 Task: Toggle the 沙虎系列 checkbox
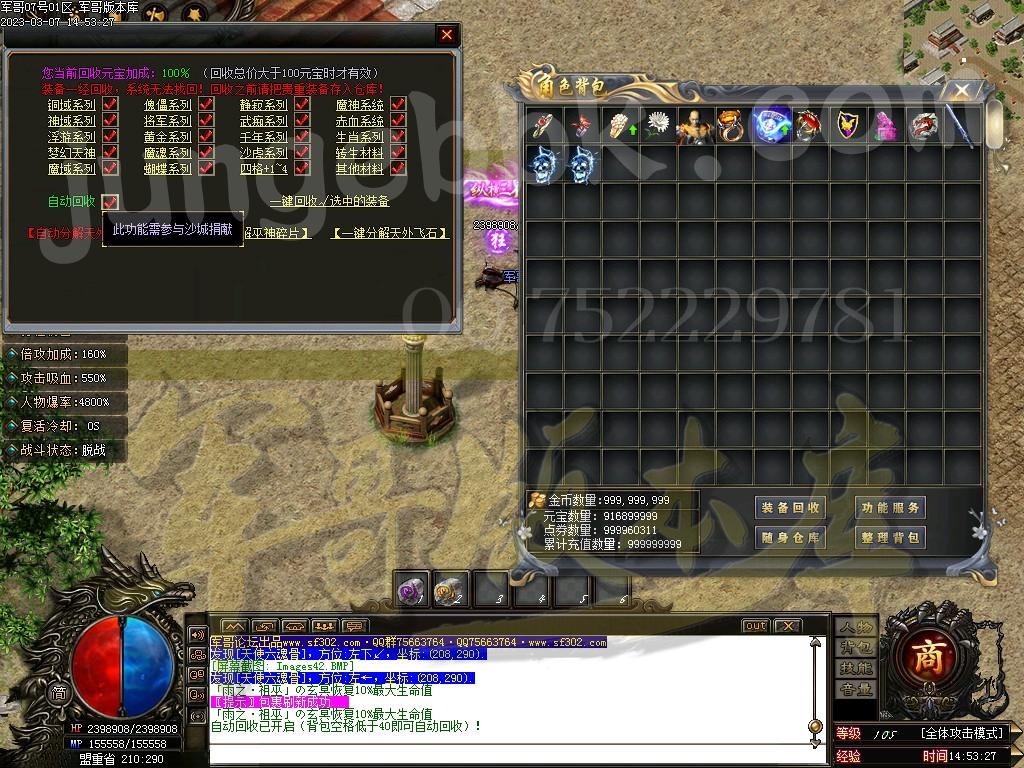click(303, 153)
